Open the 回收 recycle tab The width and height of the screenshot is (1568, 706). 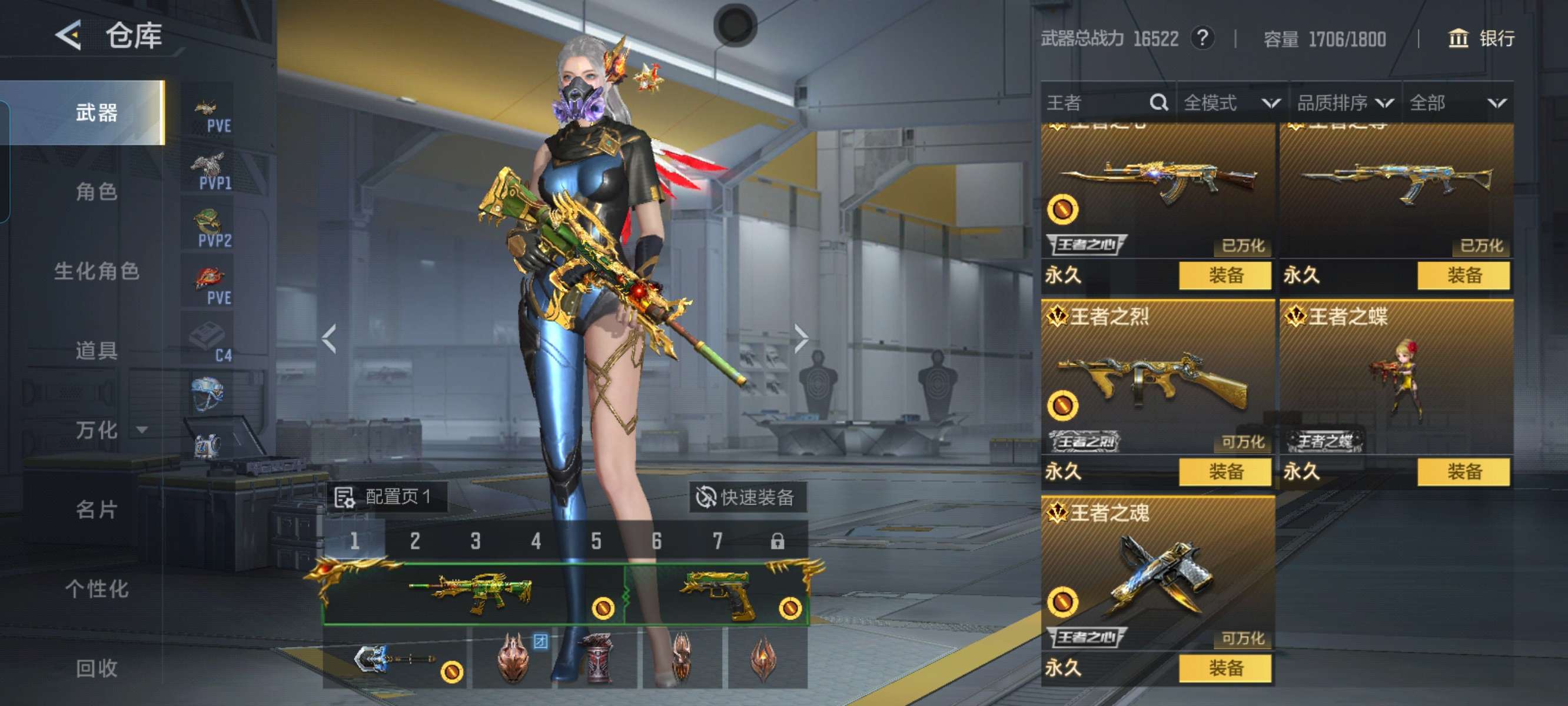96,668
